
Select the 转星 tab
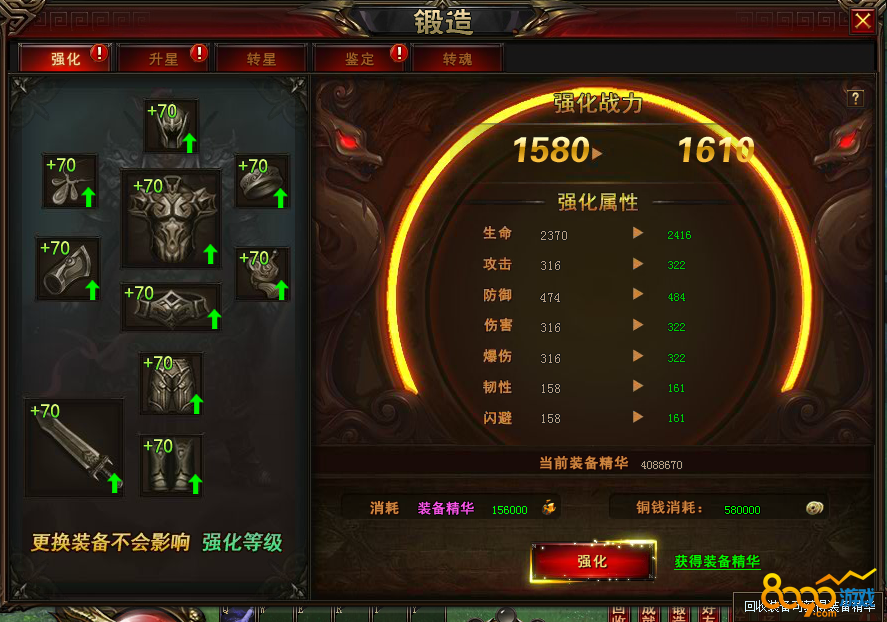tap(261, 59)
